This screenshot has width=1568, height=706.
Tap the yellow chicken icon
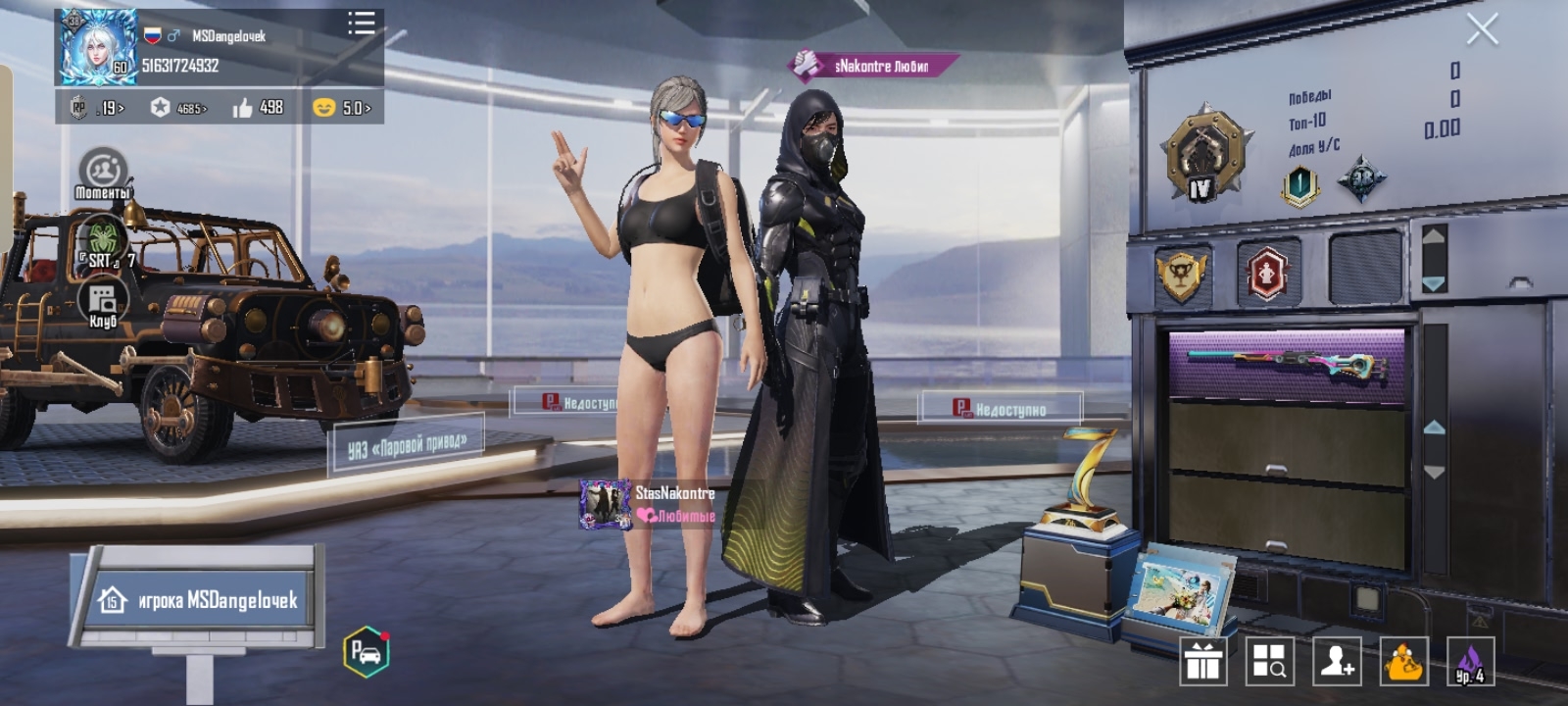[1403, 661]
